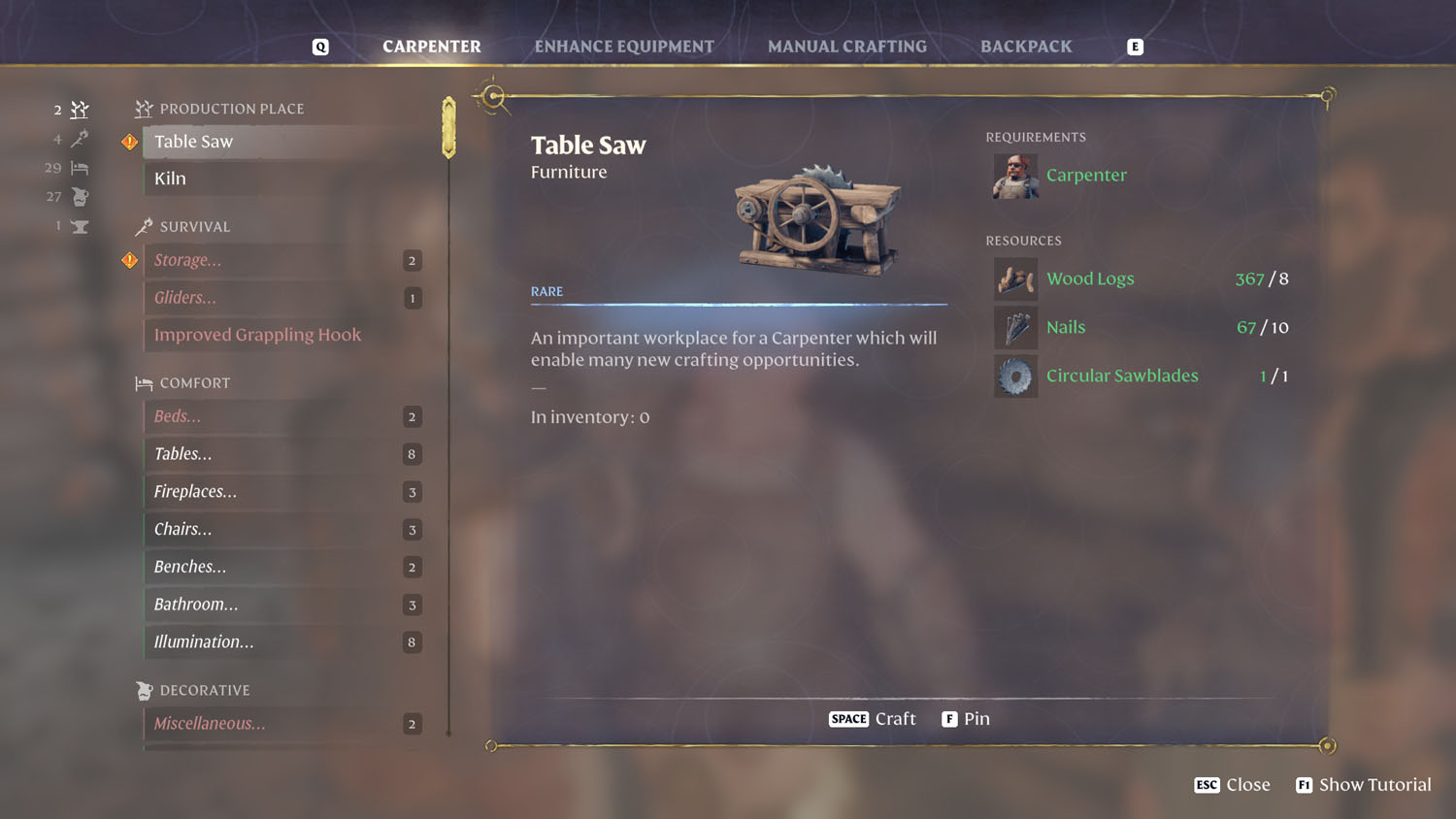Go to the Backpack tab
Screen dimensions: 1456x819
tap(1026, 47)
